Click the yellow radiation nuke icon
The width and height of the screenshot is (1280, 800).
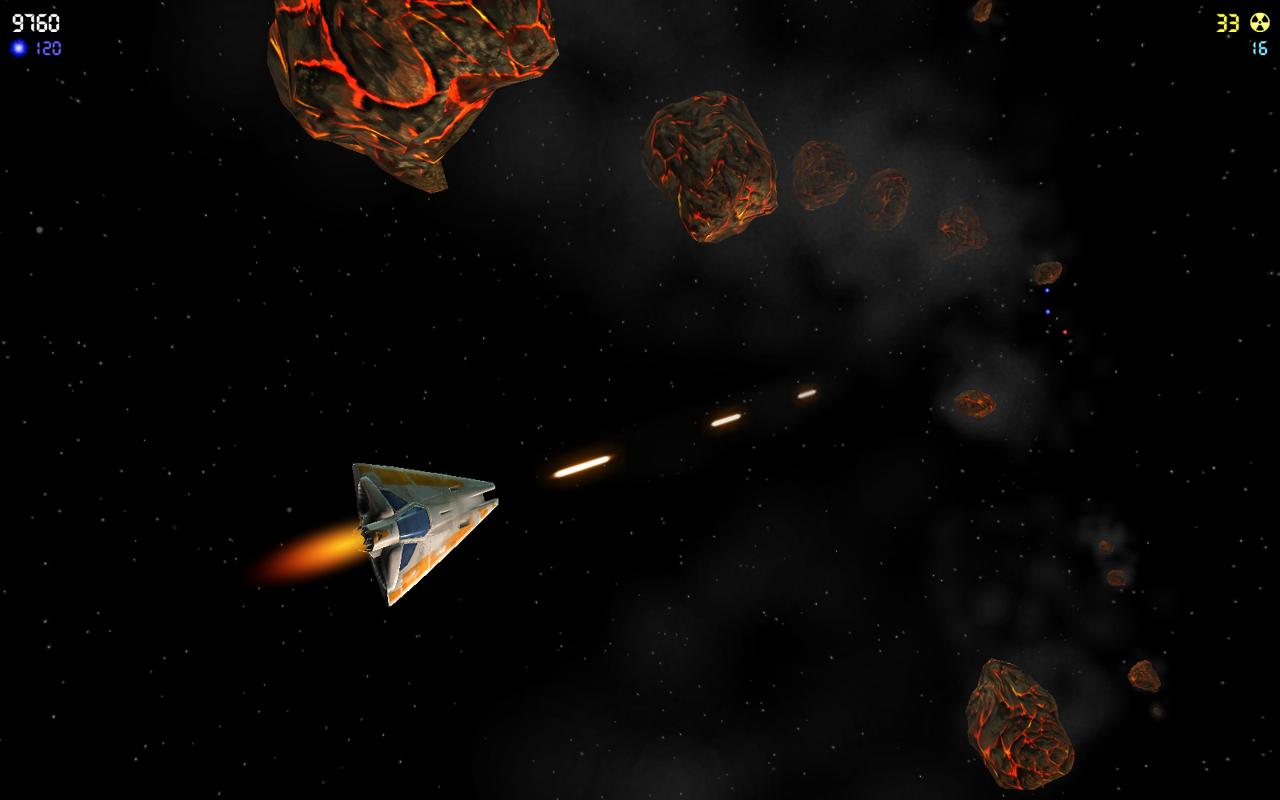[x=1262, y=22]
